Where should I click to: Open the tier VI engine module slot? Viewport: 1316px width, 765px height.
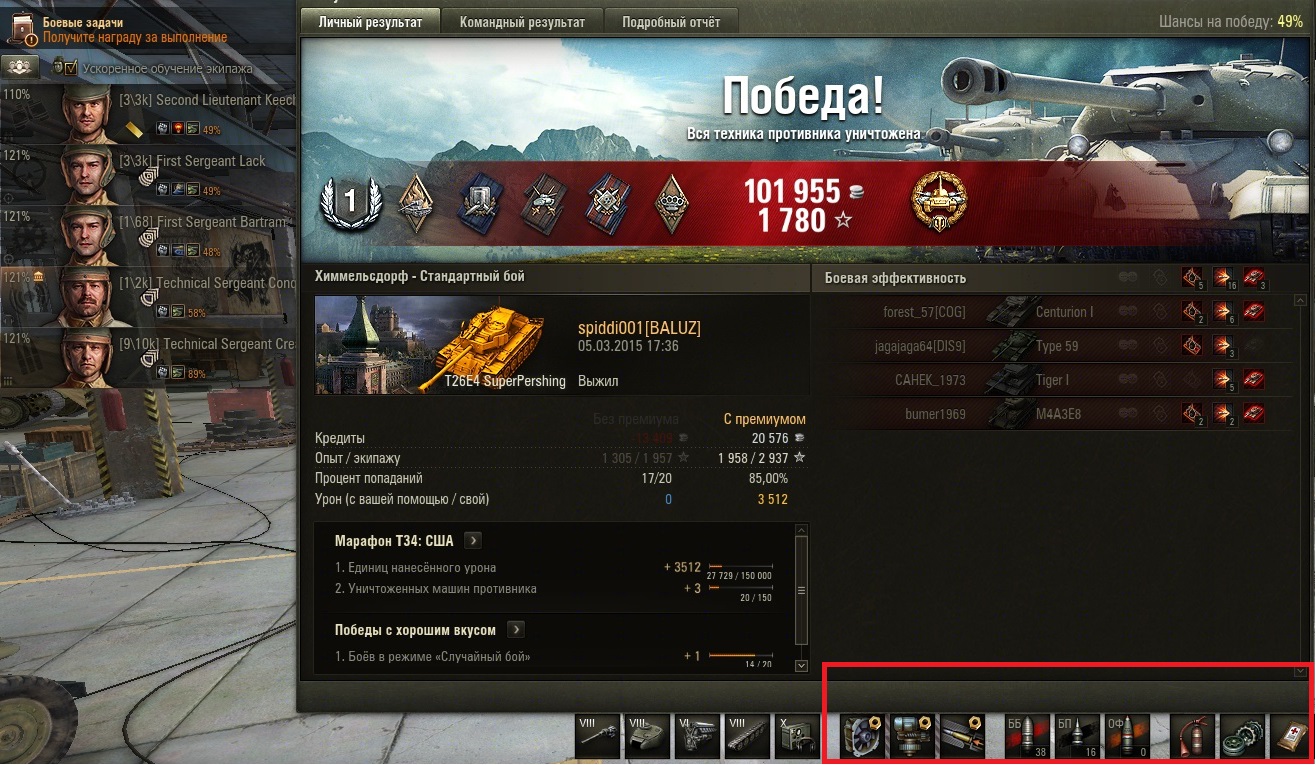(x=697, y=737)
